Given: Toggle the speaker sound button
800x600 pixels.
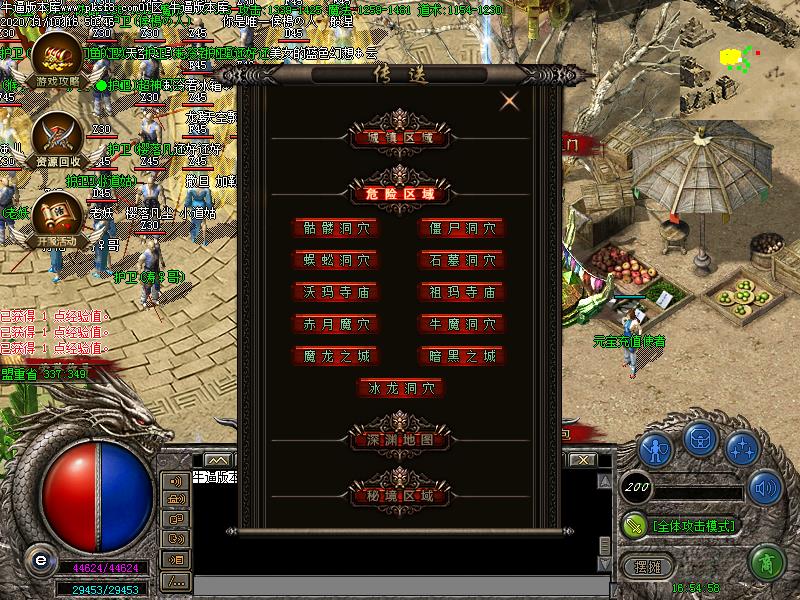Looking at the screenshot, I should pyautogui.click(x=766, y=489).
